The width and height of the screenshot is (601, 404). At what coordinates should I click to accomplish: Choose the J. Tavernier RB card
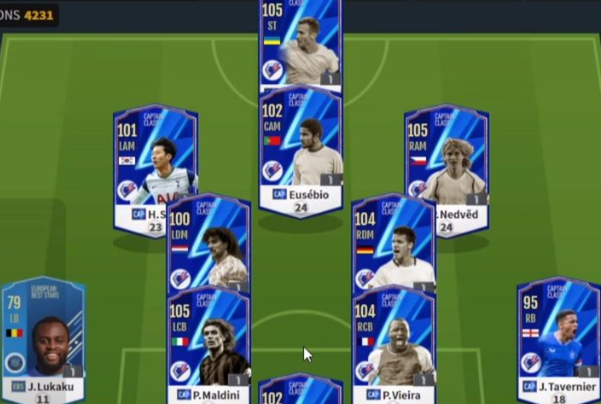click(x=558, y=340)
